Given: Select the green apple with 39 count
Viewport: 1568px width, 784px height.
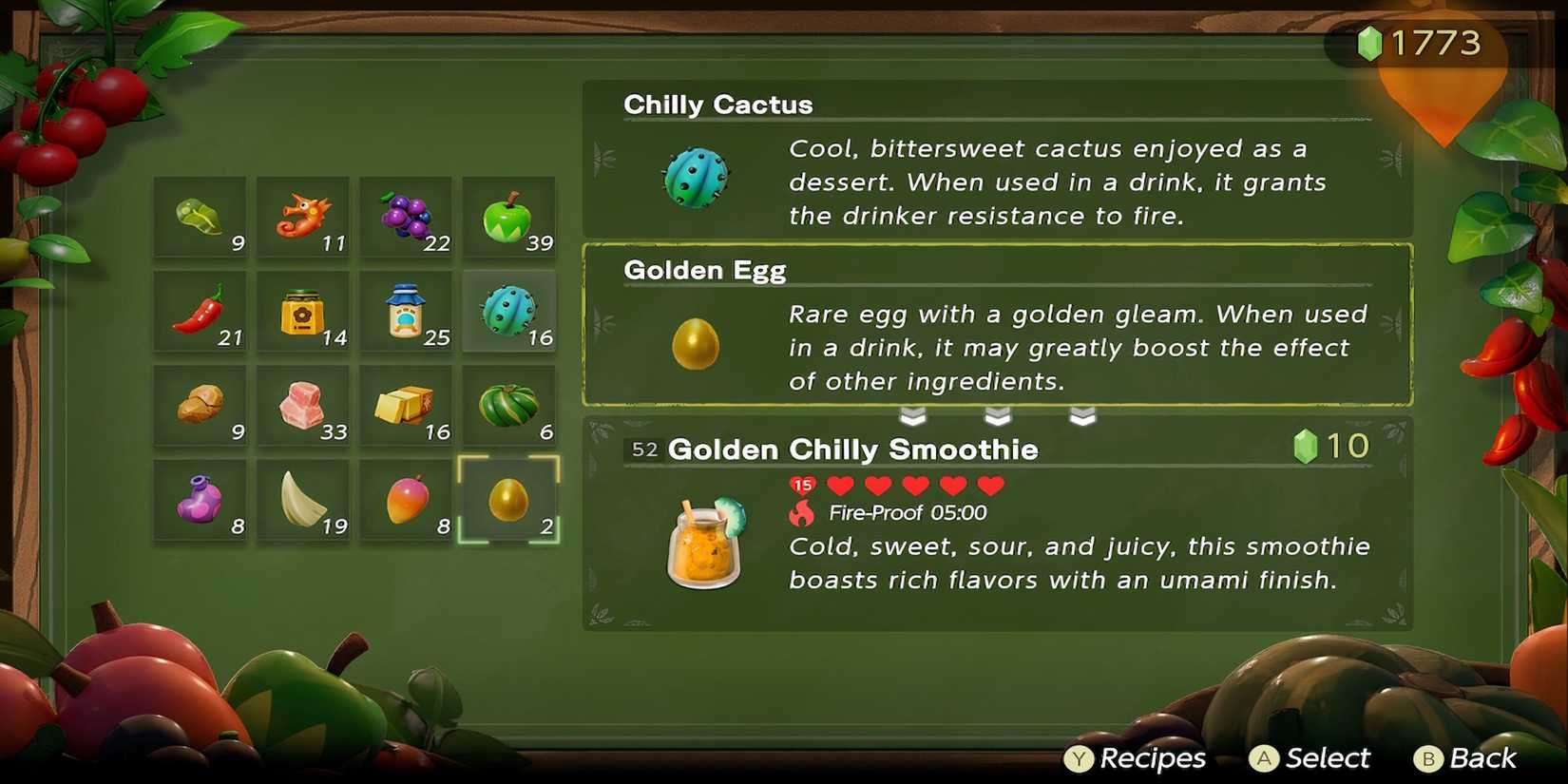Looking at the screenshot, I should click(509, 217).
